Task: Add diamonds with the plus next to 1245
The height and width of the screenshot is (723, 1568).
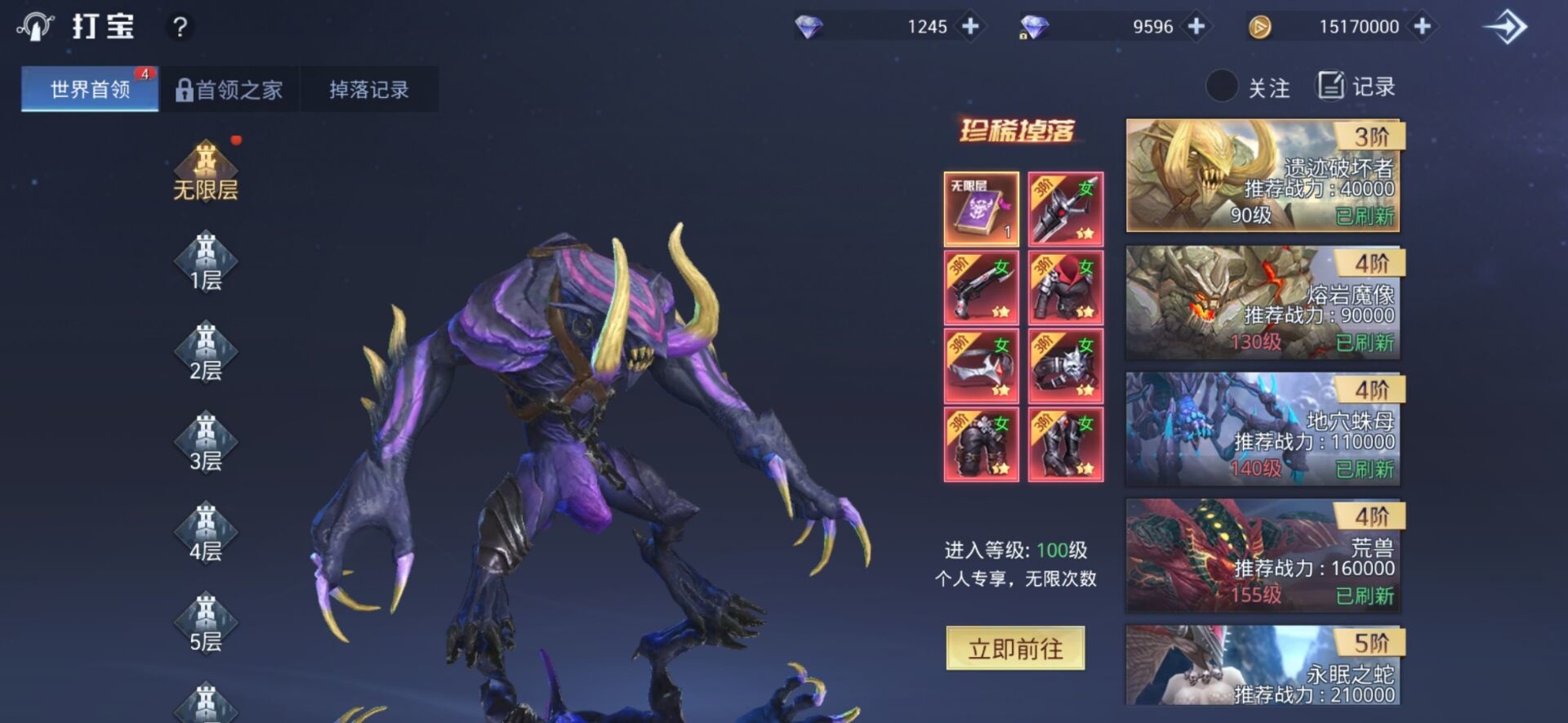Action: click(969, 25)
